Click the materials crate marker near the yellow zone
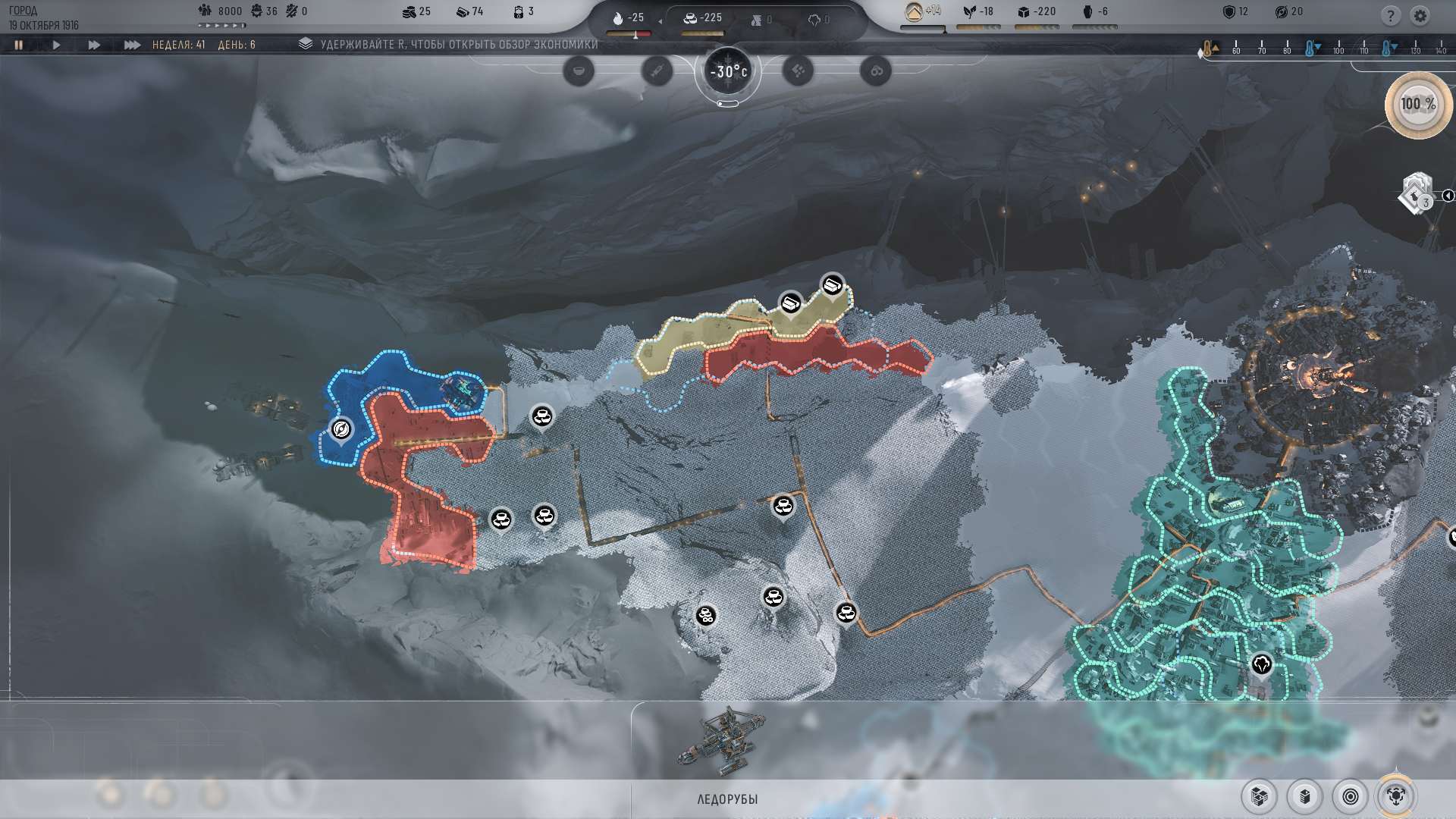1456x819 pixels. click(x=831, y=287)
